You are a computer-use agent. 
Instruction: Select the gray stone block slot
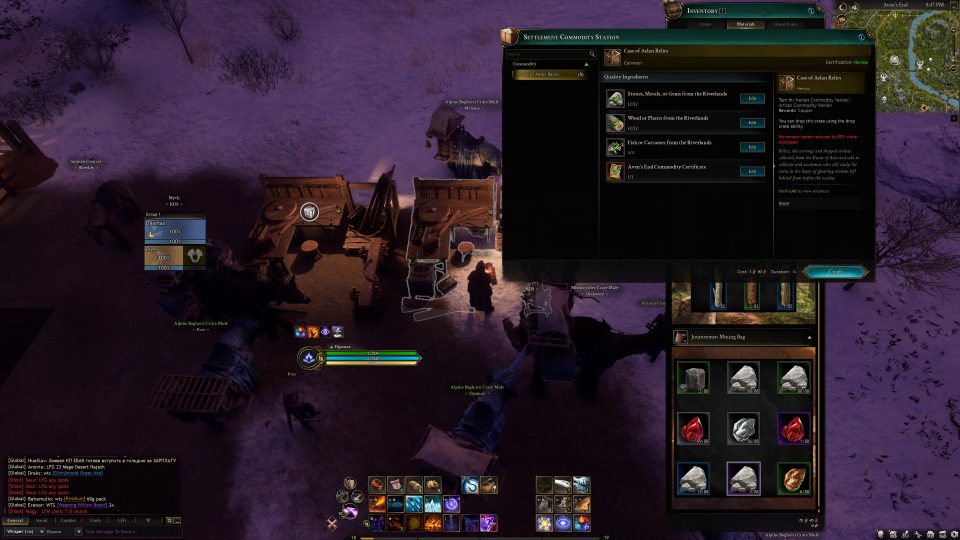(x=695, y=377)
